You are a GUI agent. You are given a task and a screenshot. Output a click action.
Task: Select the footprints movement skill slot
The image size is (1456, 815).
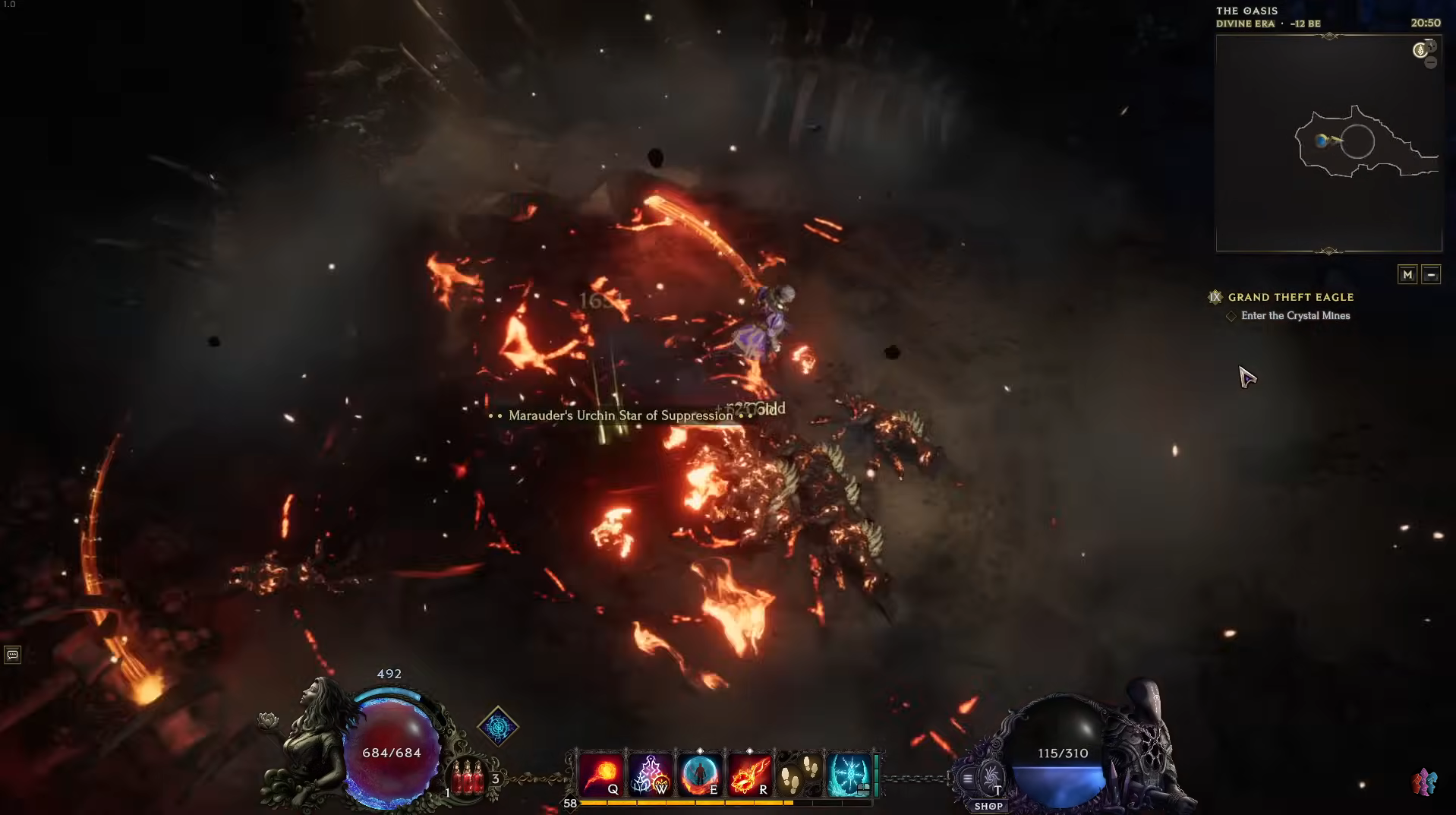pyautogui.click(x=799, y=775)
